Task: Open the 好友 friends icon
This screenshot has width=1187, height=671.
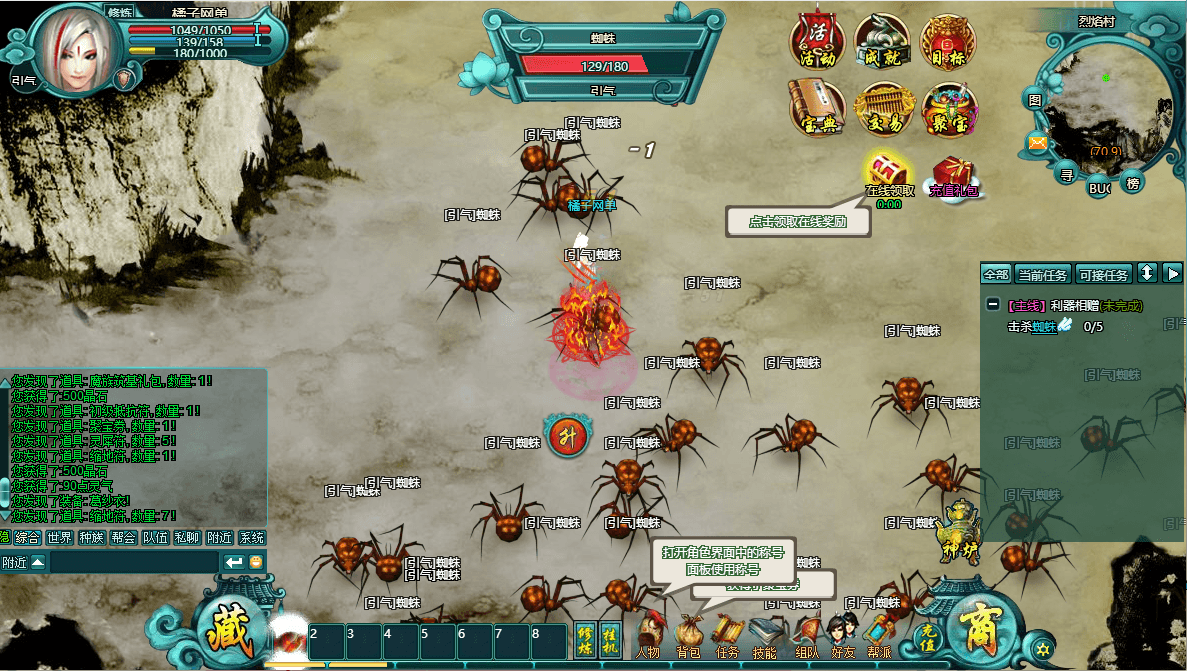Action: click(x=842, y=636)
